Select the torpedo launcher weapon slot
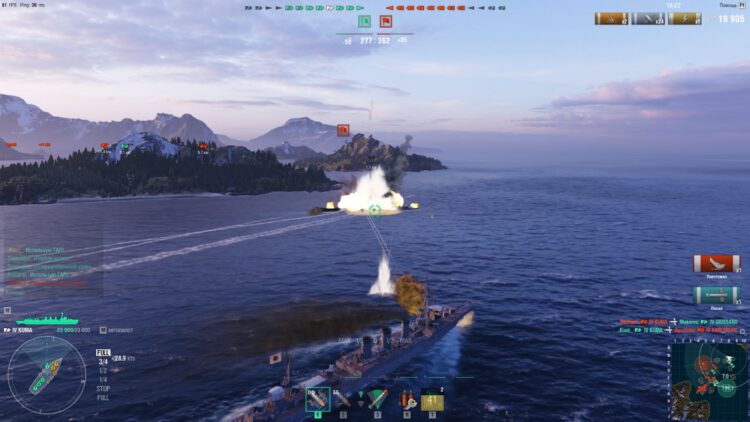This screenshot has height=422, width=750. [x=376, y=399]
